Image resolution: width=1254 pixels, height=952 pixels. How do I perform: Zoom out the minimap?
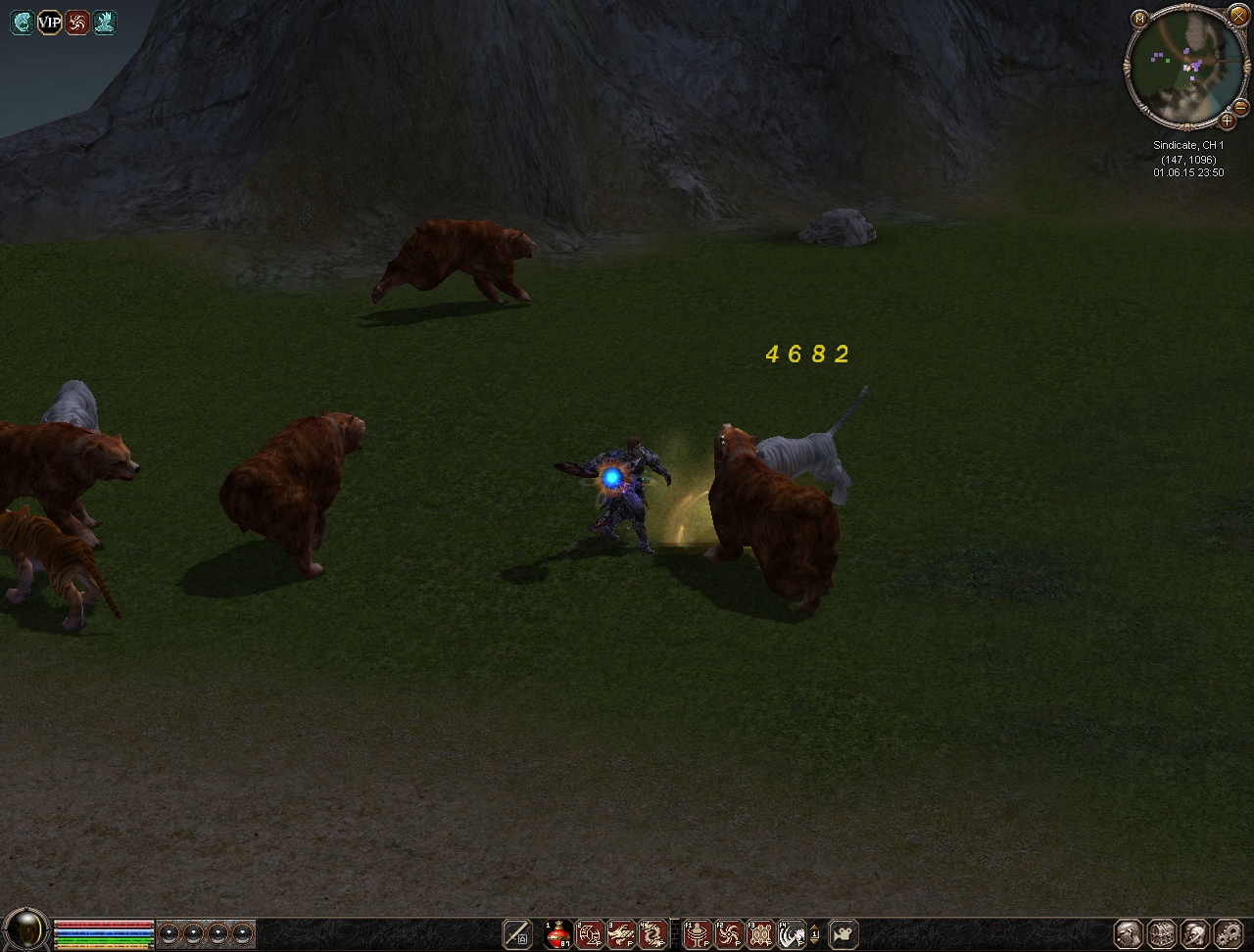click(x=1241, y=107)
